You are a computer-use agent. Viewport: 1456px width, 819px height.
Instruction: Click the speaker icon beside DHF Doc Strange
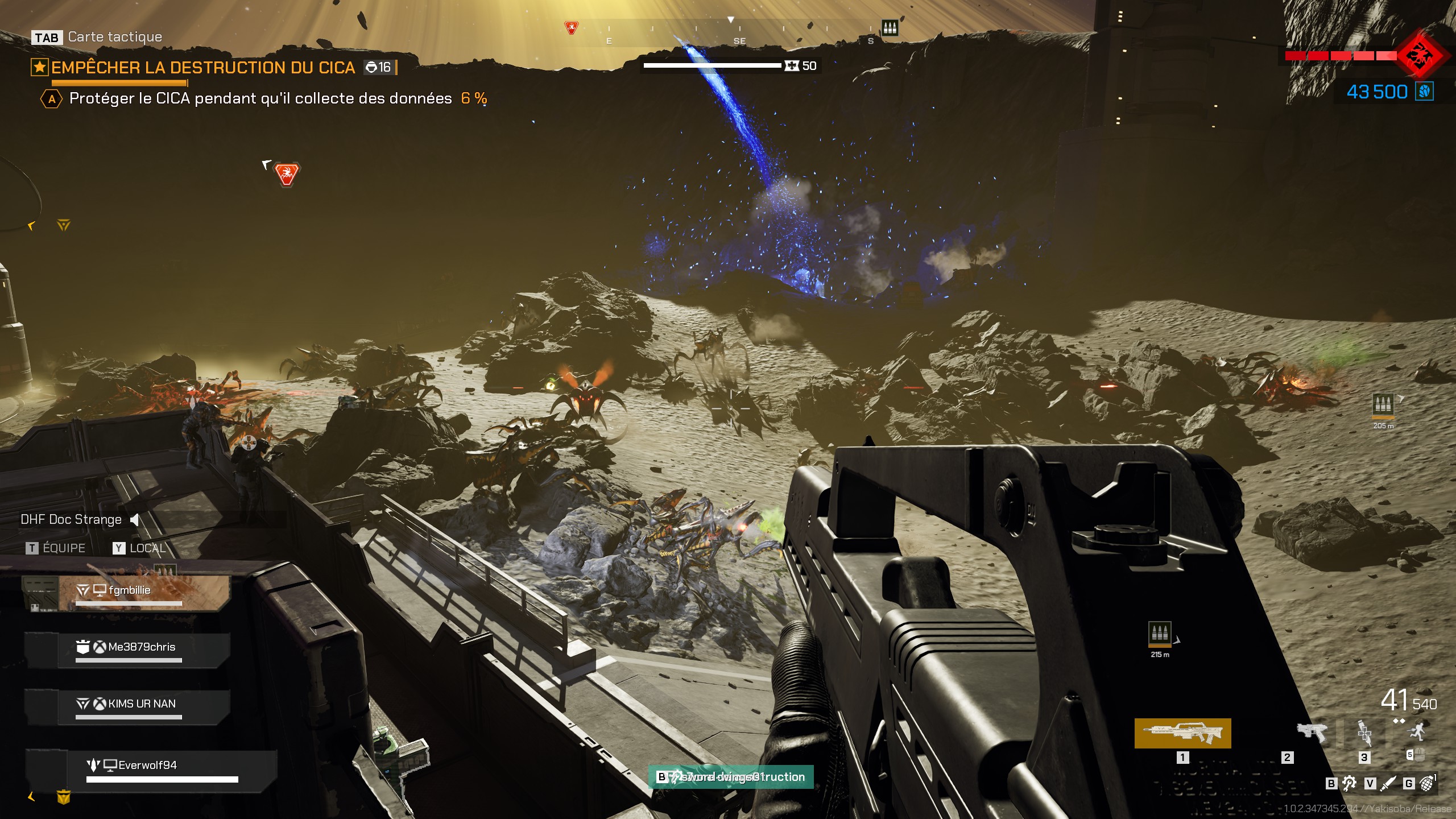pos(135,520)
